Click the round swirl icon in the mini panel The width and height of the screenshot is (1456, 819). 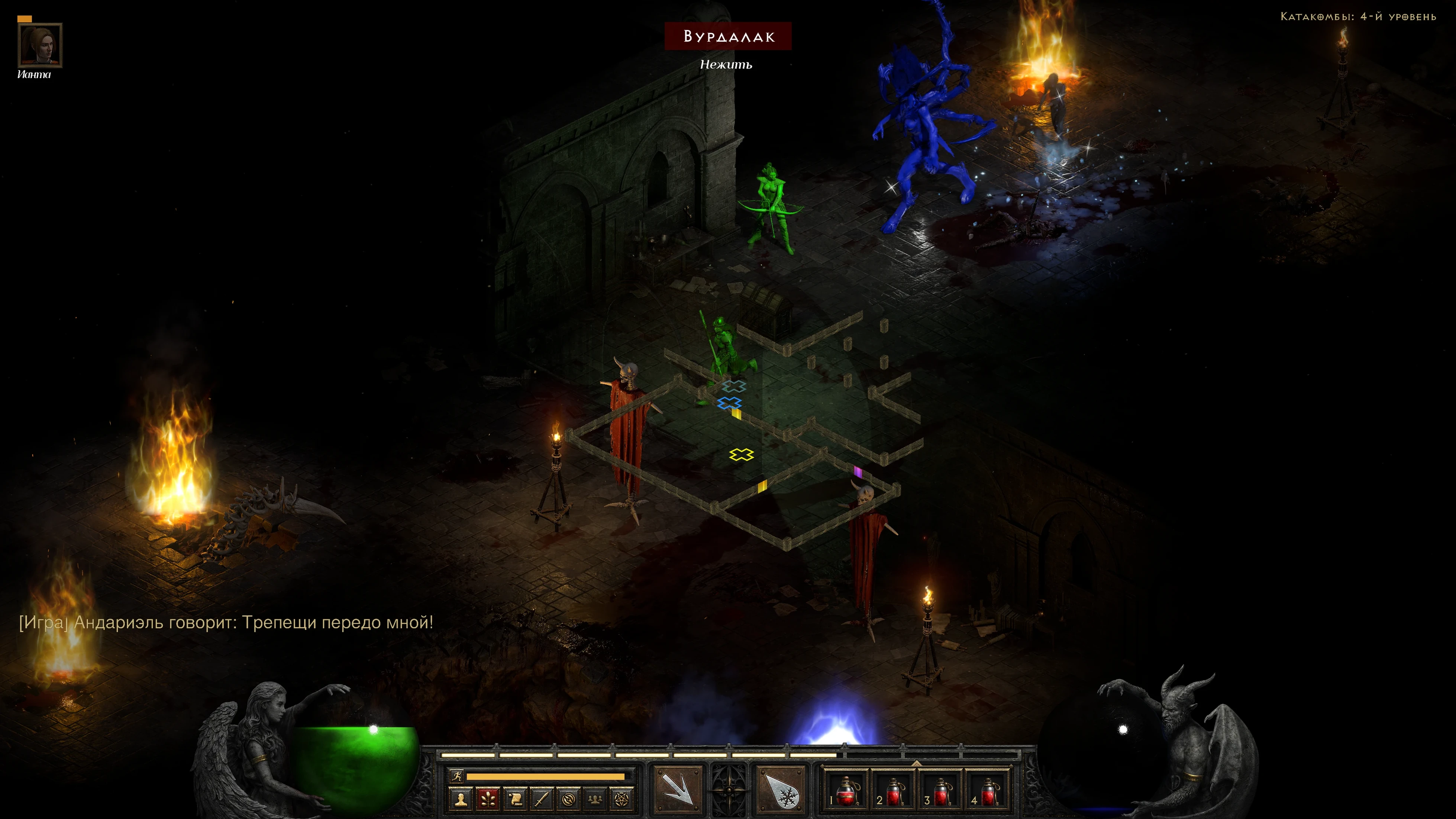[x=569, y=799]
